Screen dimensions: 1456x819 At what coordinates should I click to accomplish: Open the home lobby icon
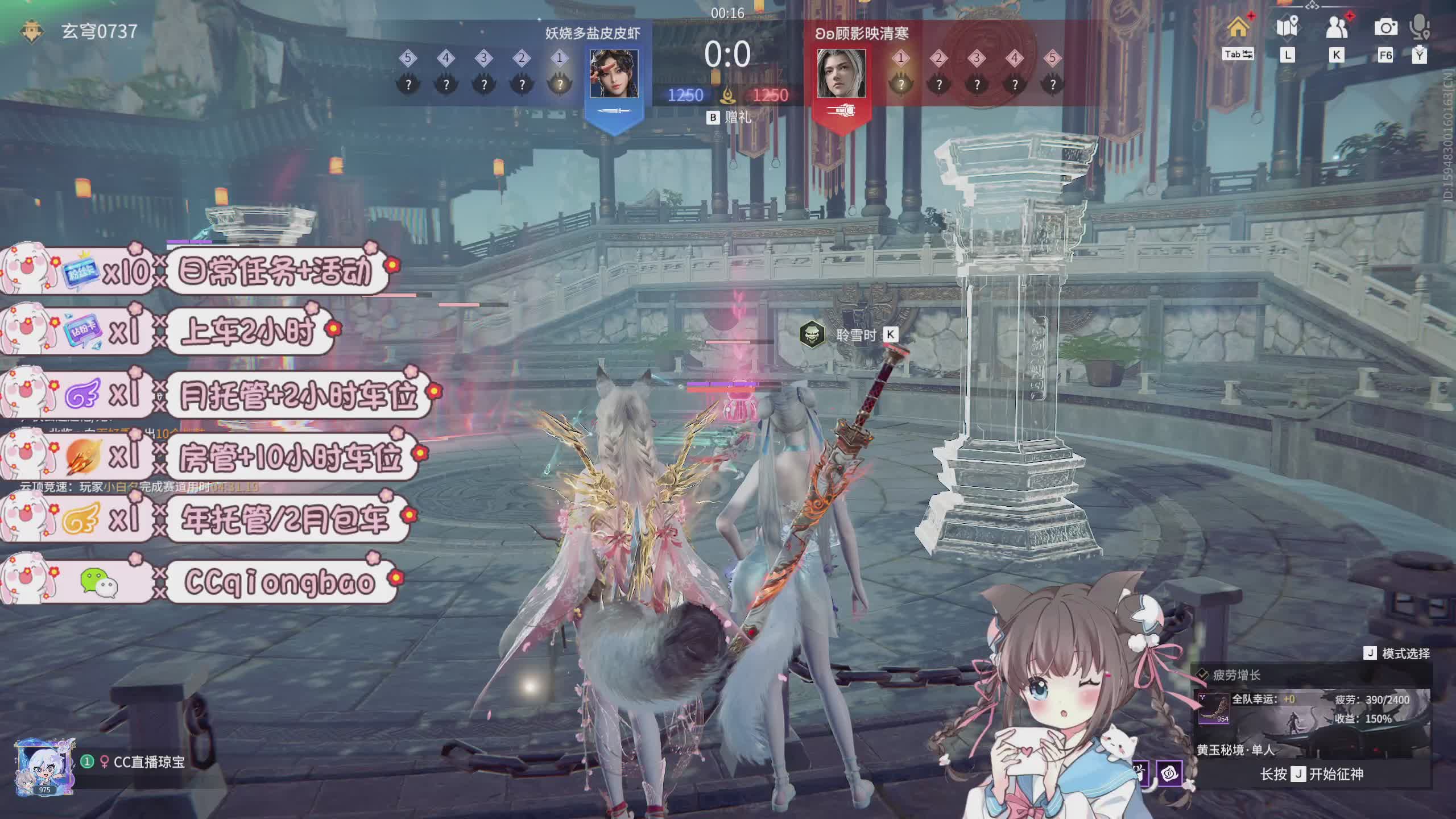click(1238, 27)
